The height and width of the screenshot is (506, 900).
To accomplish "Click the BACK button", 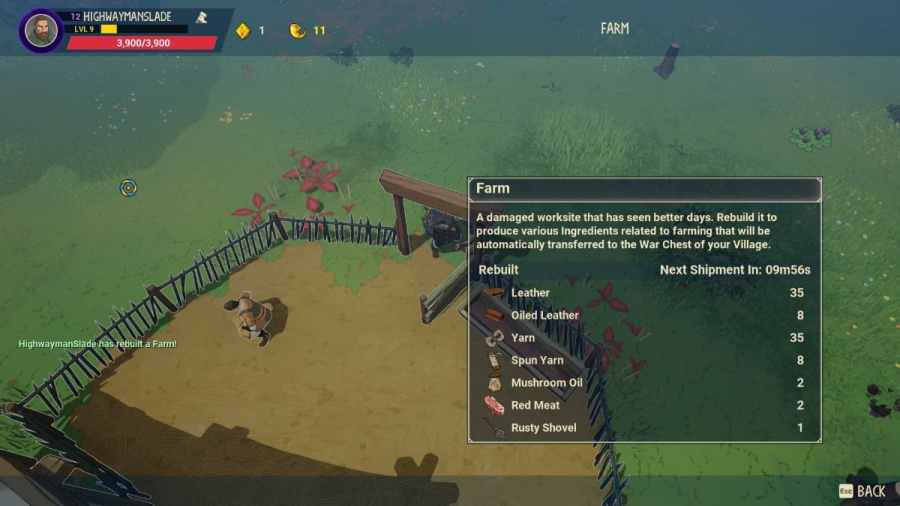I will tap(863, 491).
